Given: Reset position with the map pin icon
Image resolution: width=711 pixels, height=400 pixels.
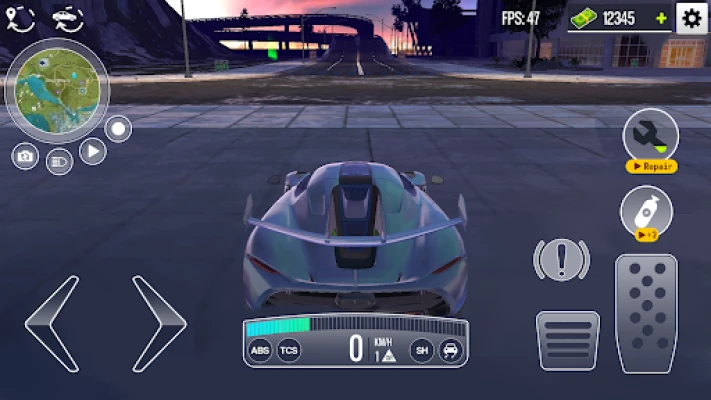Looking at the screenshot, I should (x=22, y=17).
